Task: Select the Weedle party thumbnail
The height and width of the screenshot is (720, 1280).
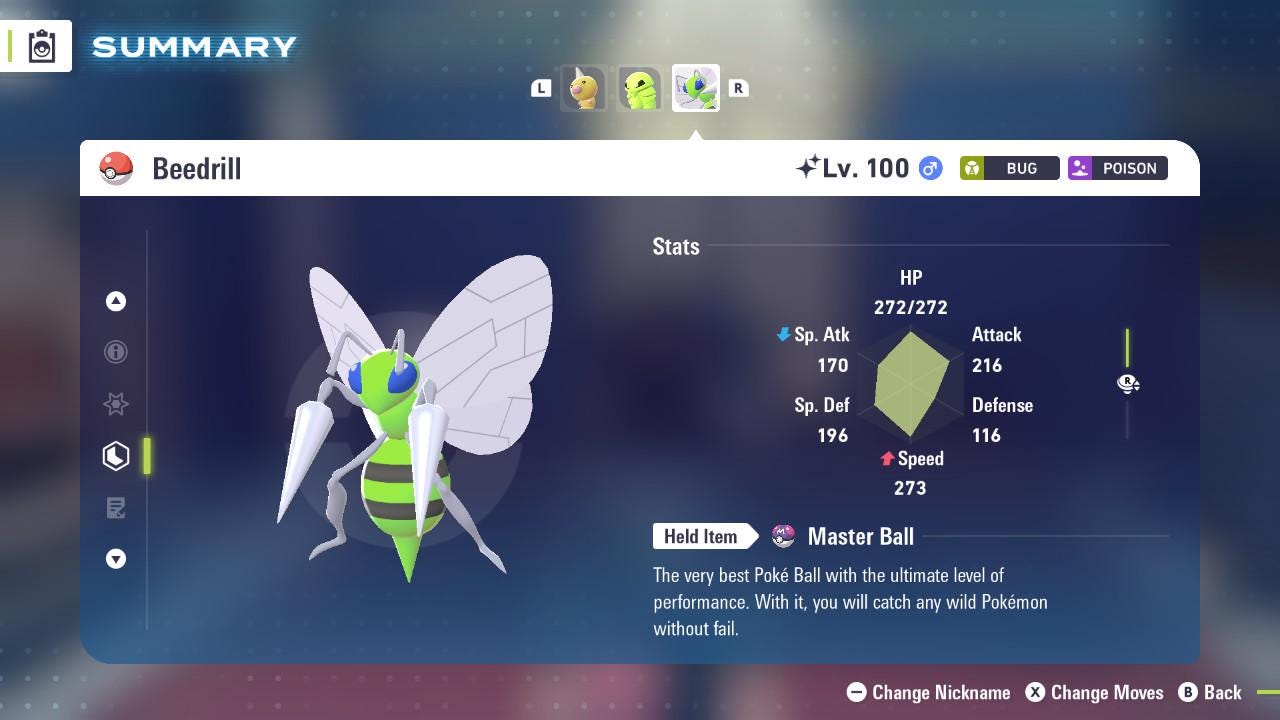Action: point(584,89)
